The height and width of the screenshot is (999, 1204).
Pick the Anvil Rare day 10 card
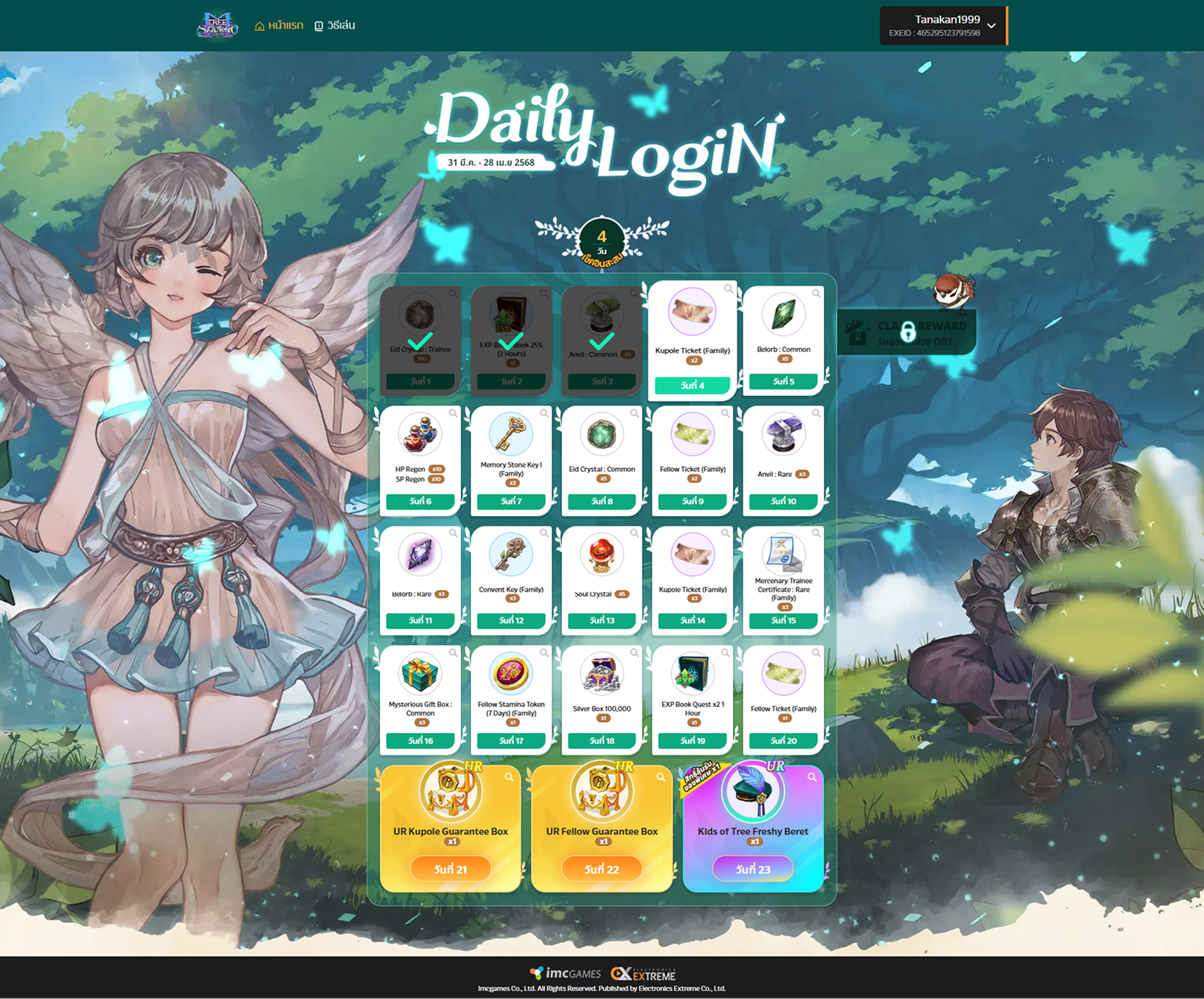pos(783,459)
